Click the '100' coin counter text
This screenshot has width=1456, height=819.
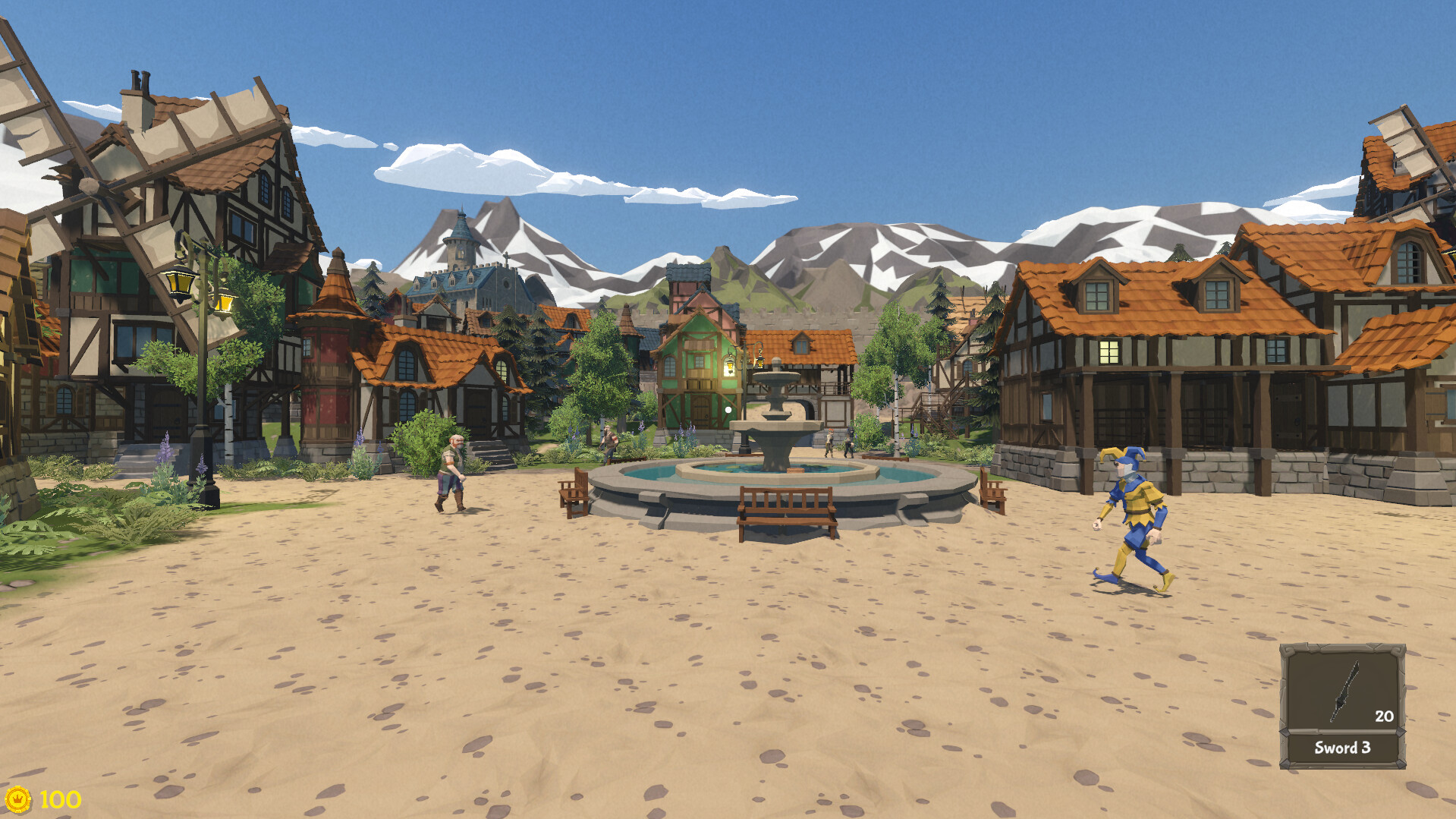pyautogui.click(x=59, y=799)
